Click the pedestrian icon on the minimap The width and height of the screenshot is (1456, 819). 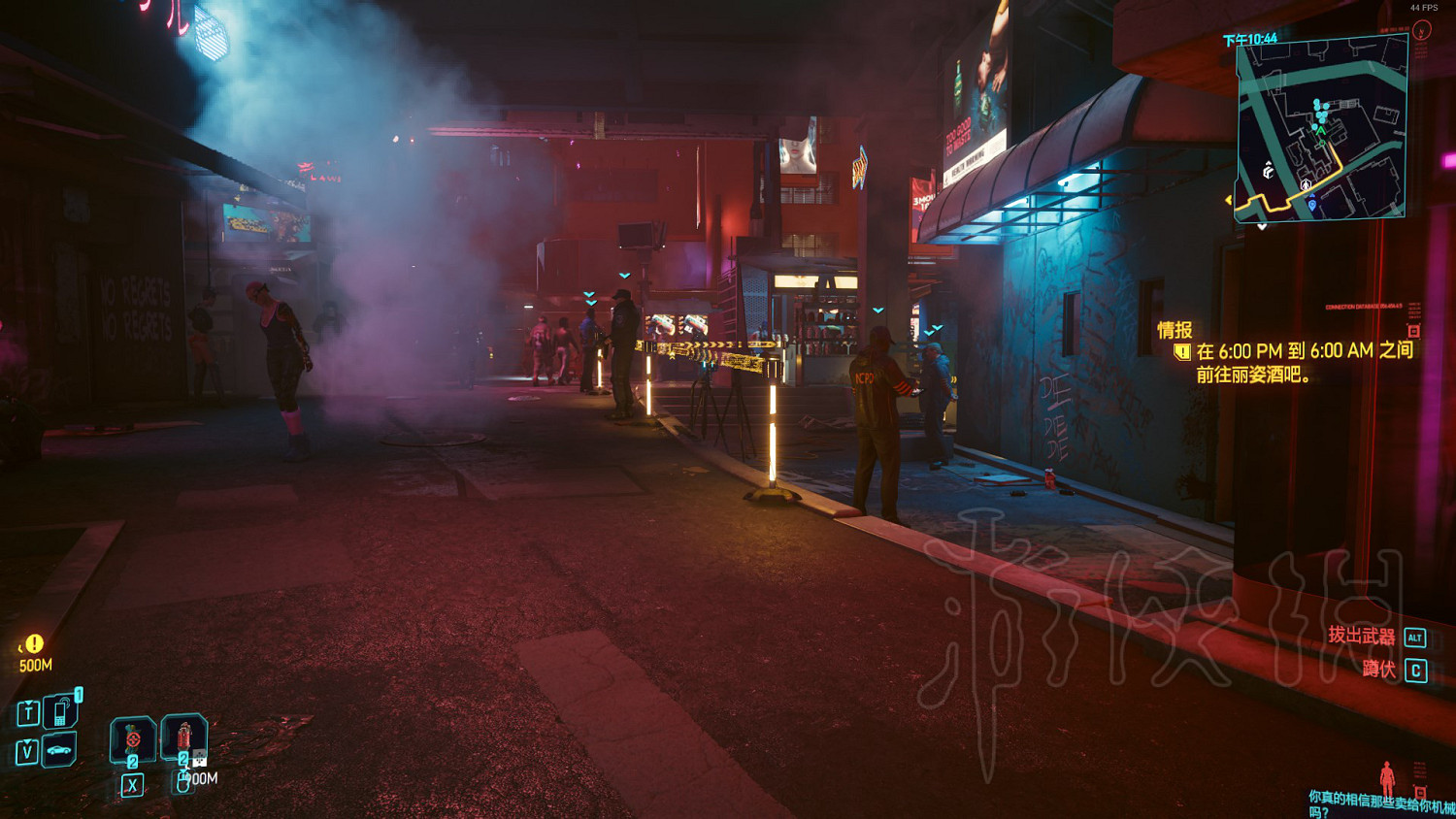pyautogui.click(x=1306, y=184)
